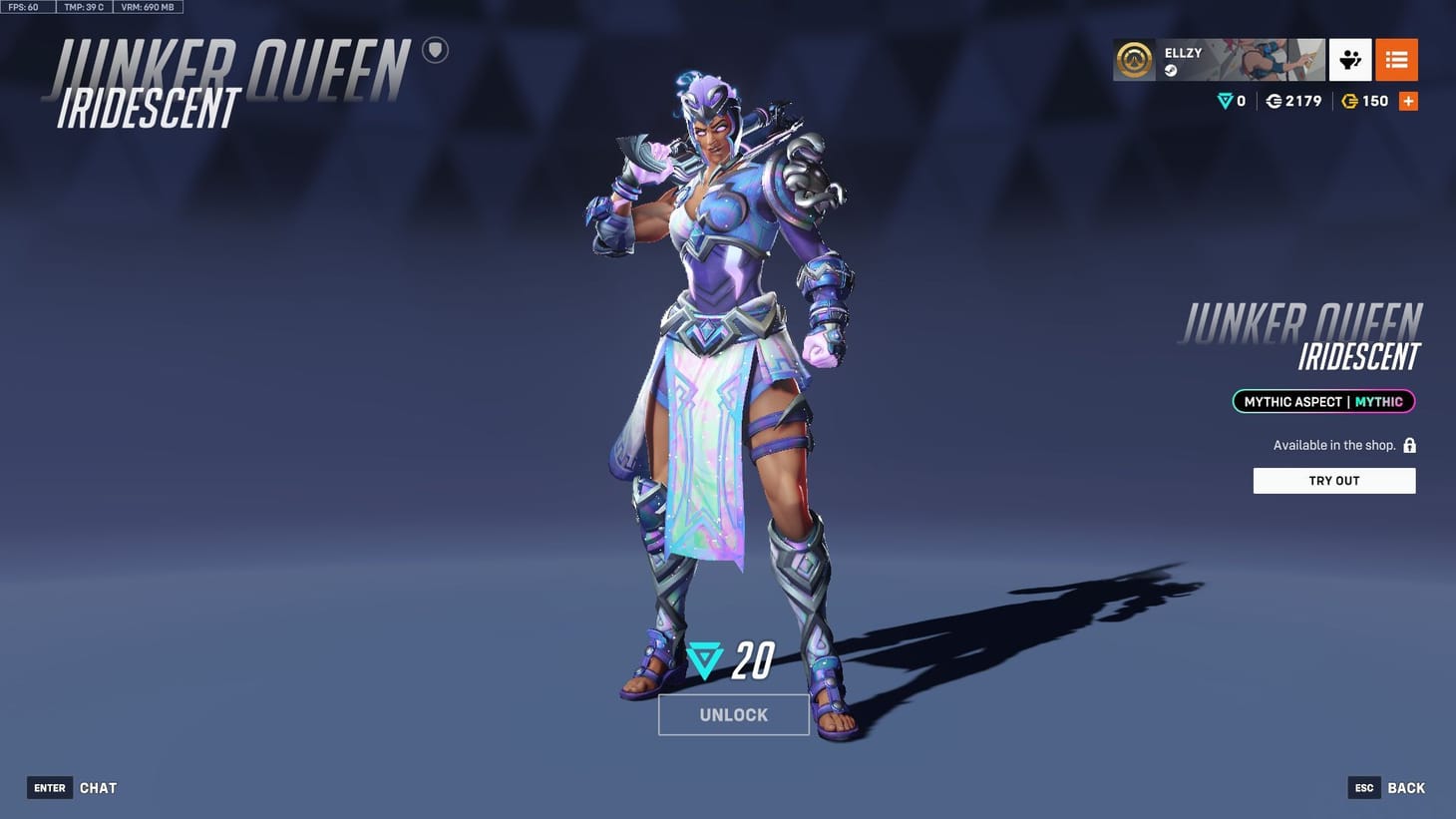This screenshot has height=819, width=1456.
Task: Open the main menu via orange hamburger icon
Action: click(1396, 60)
